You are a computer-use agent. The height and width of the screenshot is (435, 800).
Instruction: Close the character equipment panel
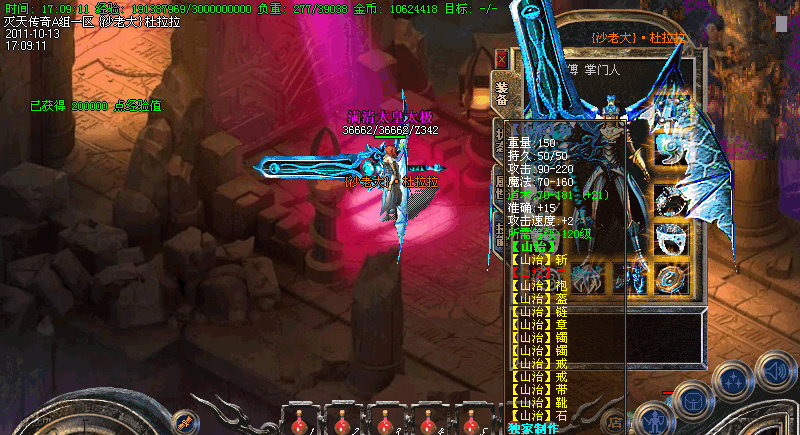pyautogui.click(x=501, y=58)
